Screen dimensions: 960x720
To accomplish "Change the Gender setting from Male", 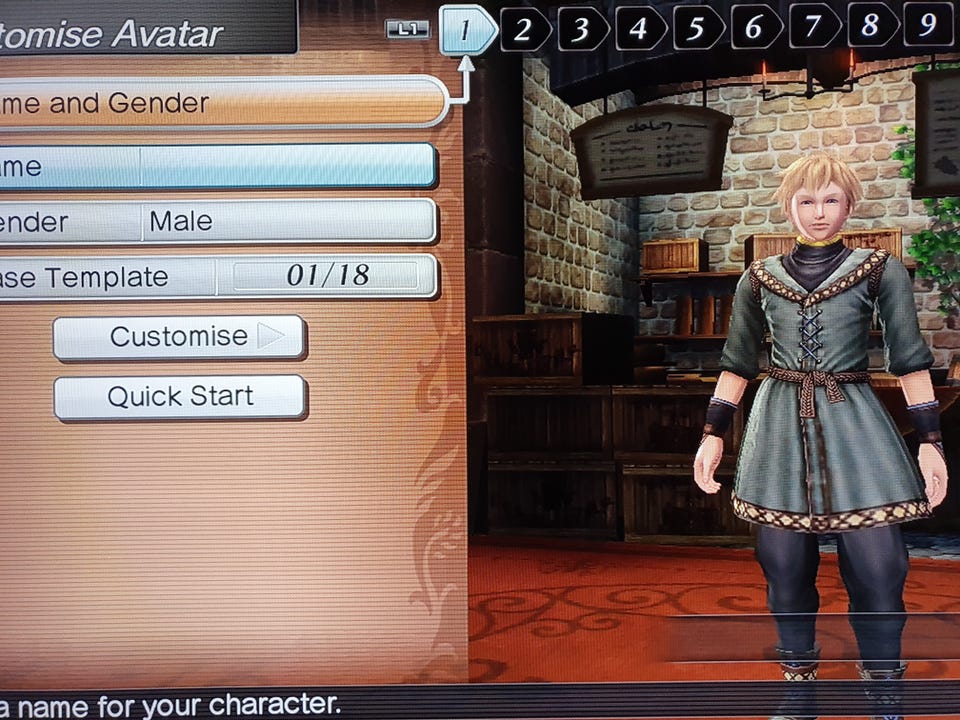I will point(287,221).
